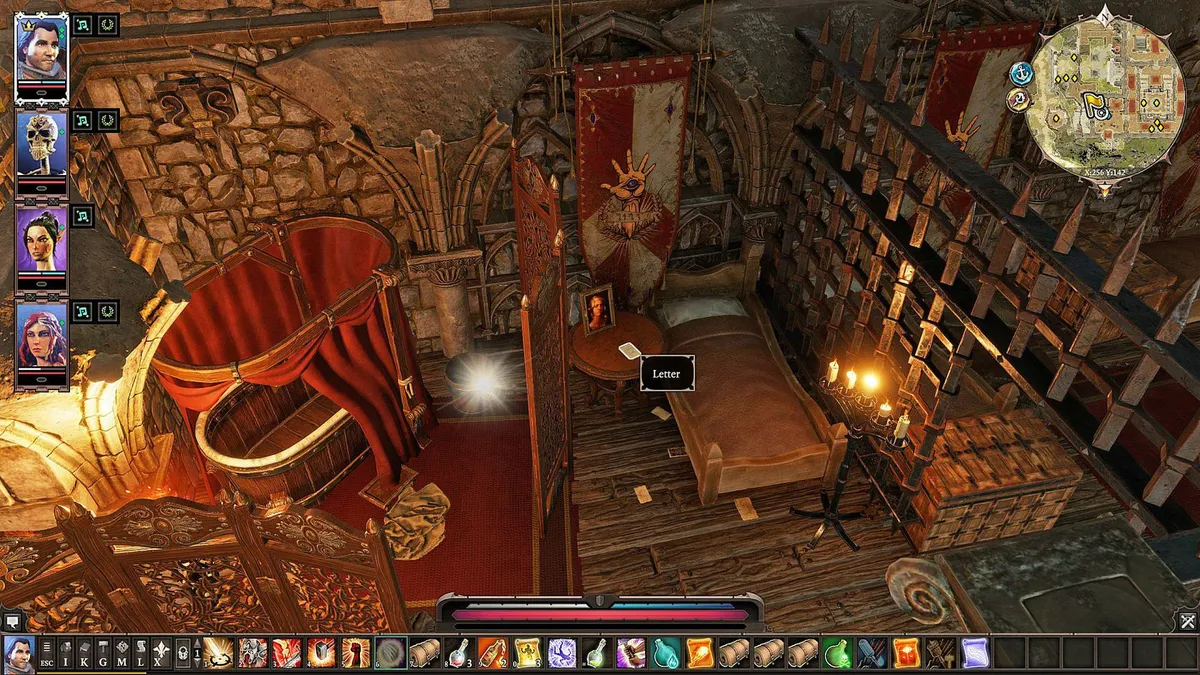Activate the whirlwind skill in slot one
1200x675 pixels.
220,654
